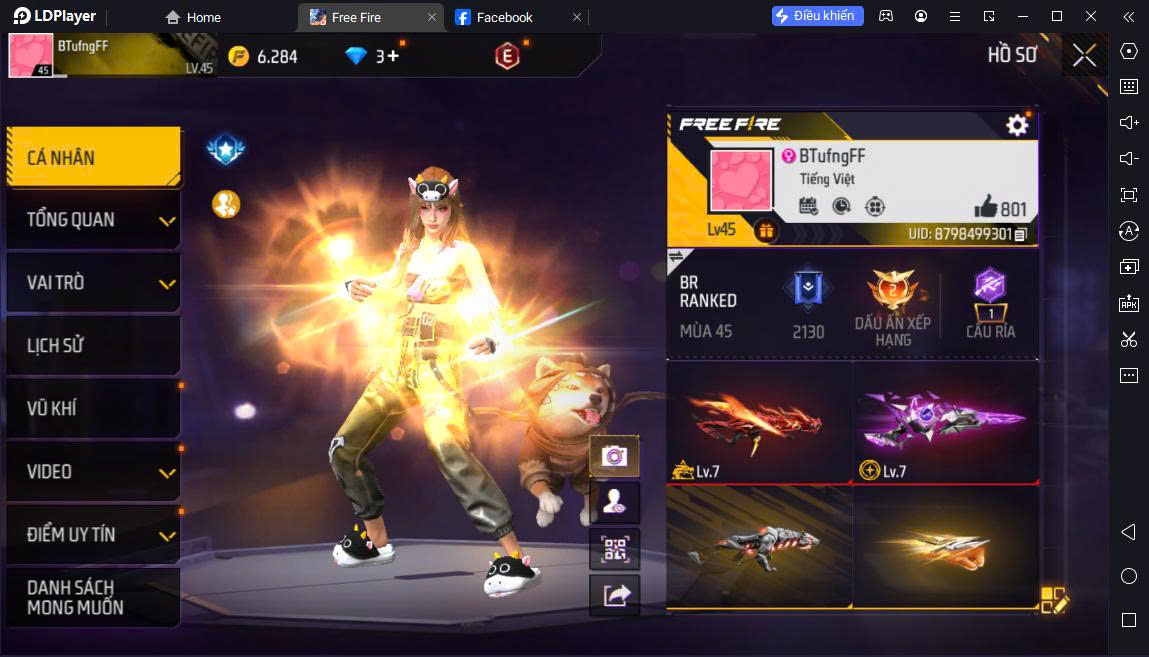Viewport: 1149px width, 657px height.
Task: Select the purple Lv.7 weapon skin
Action: click(x=945, y=422)
